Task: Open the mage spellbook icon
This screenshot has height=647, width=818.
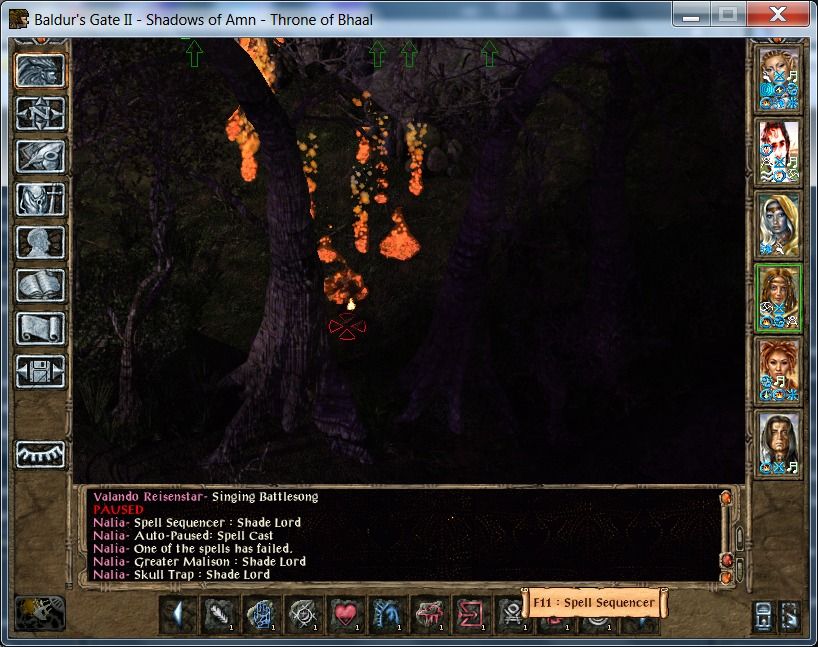Action: [x=41, y=285]
